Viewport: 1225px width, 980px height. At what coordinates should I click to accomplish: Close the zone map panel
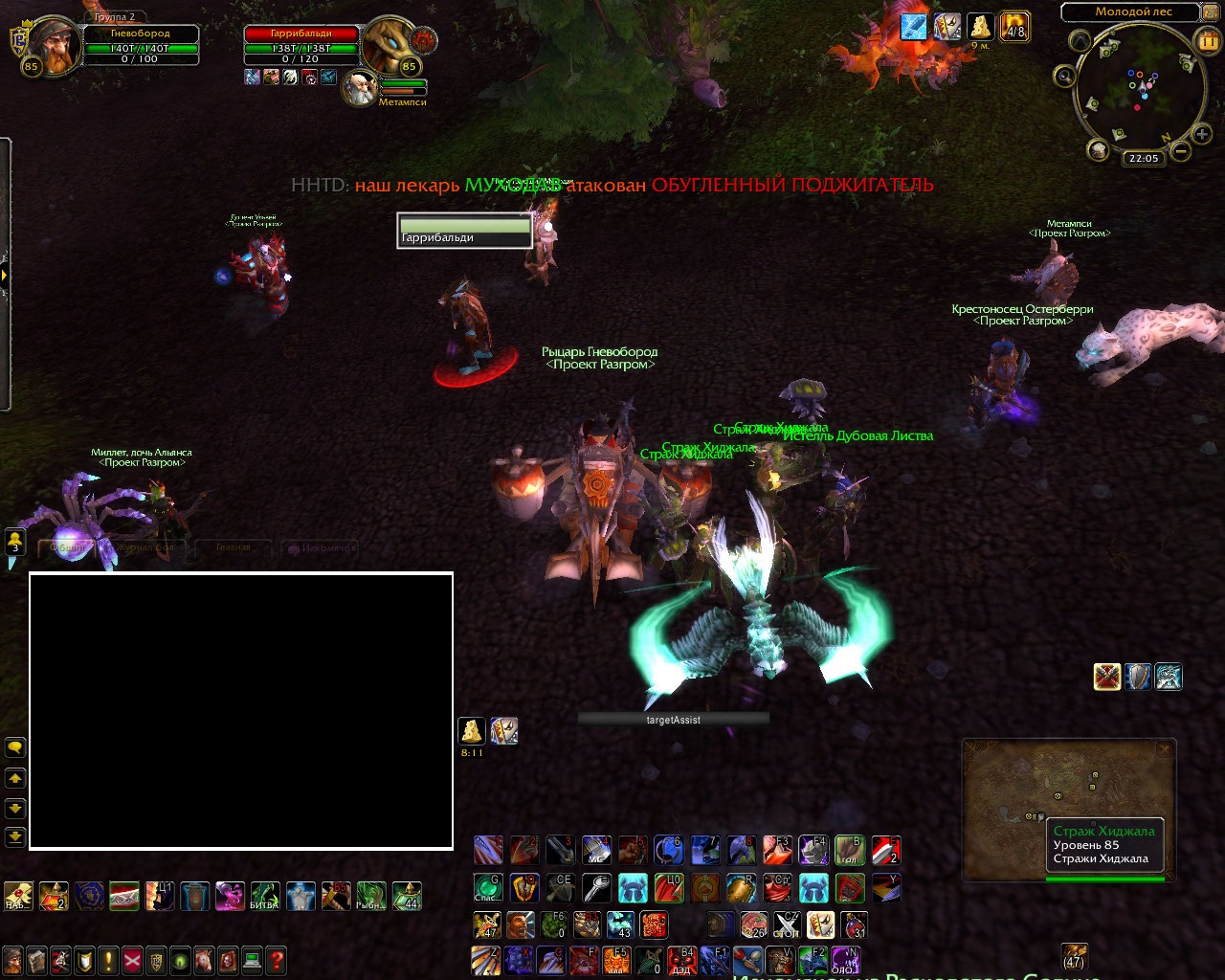pos(1165,749)
